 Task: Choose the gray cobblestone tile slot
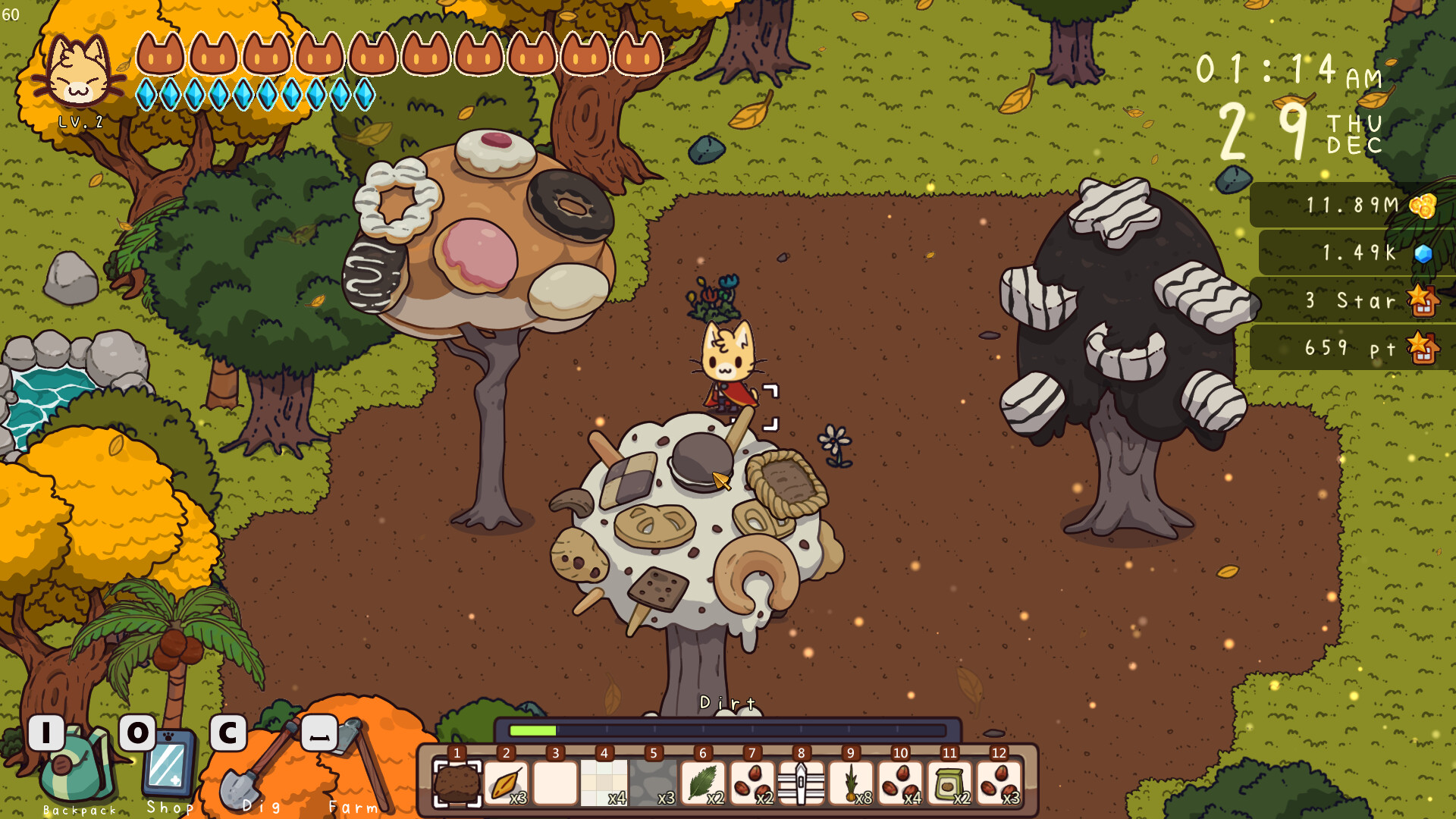pos(654,783)
